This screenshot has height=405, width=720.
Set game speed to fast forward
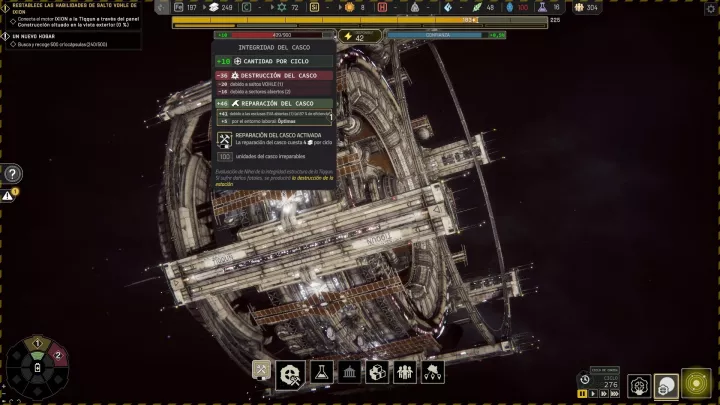[605, 393]
